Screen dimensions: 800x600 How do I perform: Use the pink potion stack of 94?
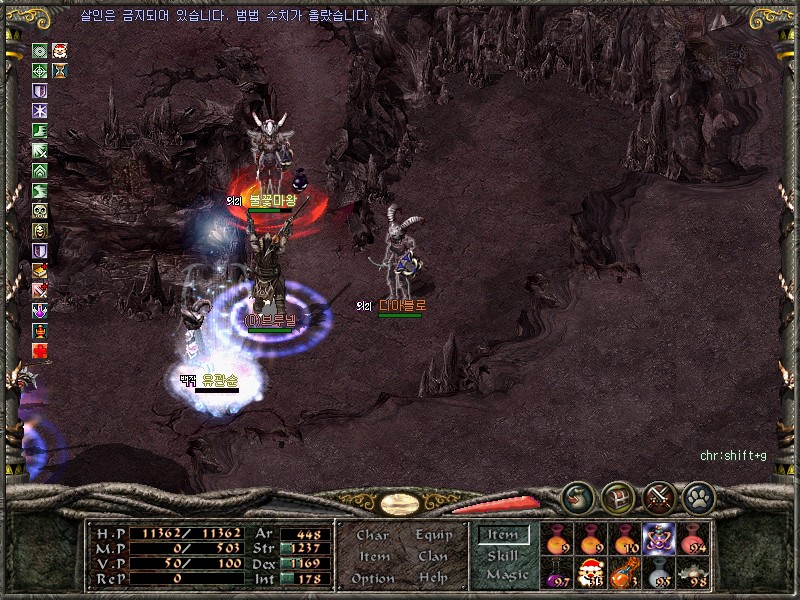(x=694, y=538)
